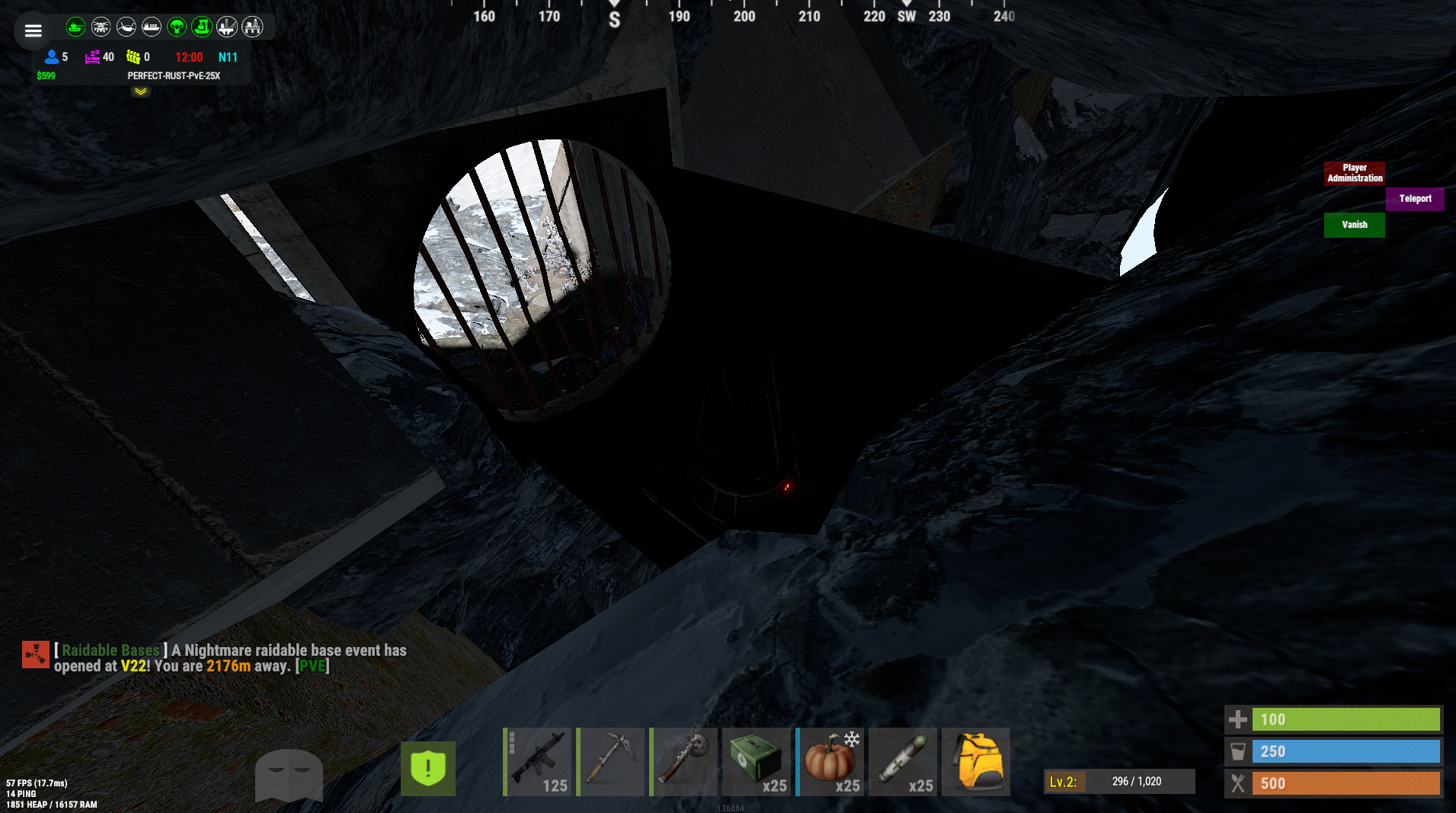Expand the yellow chevron under server info

coord(141,91)
